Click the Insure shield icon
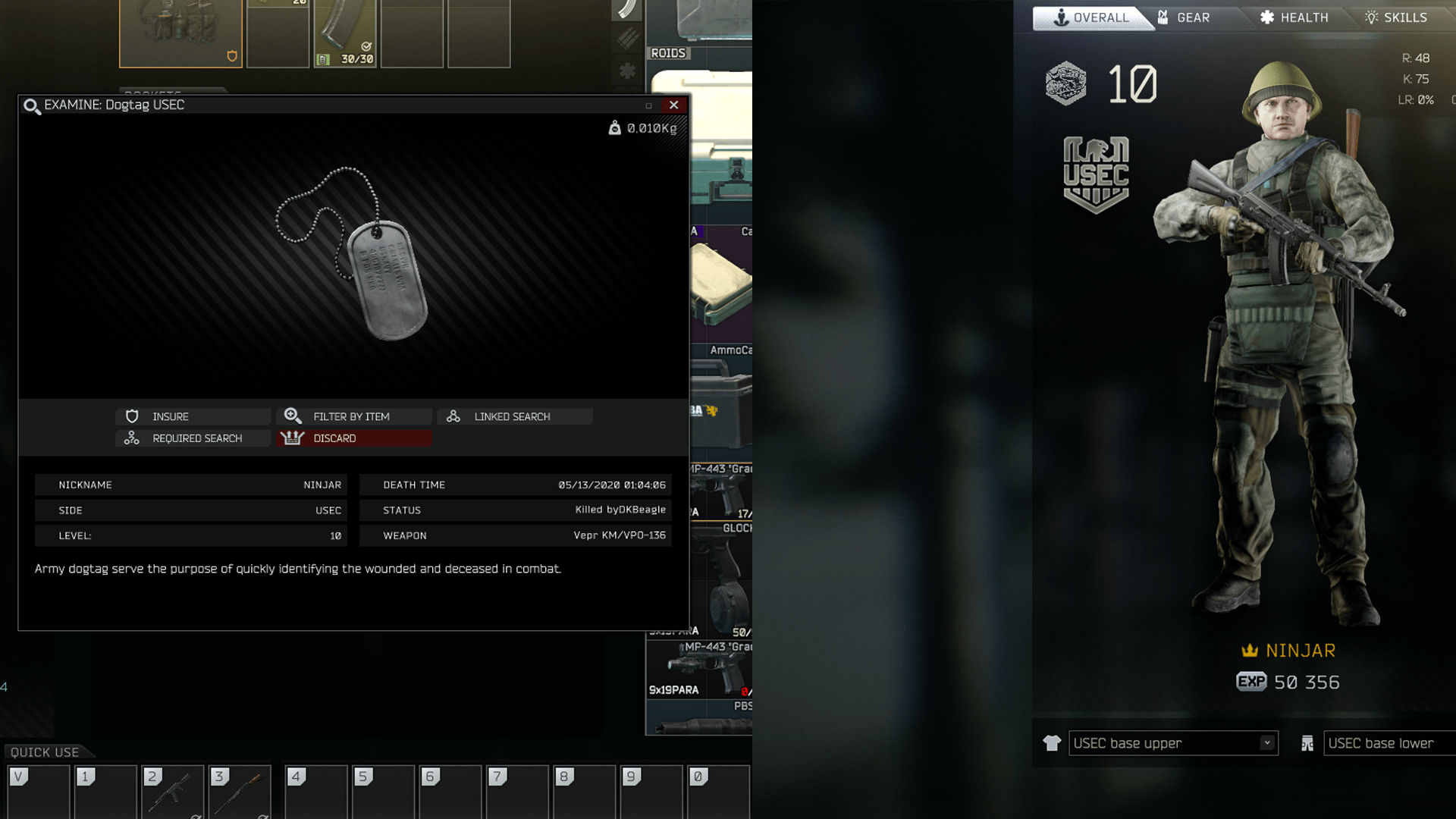 pos(133,416)
